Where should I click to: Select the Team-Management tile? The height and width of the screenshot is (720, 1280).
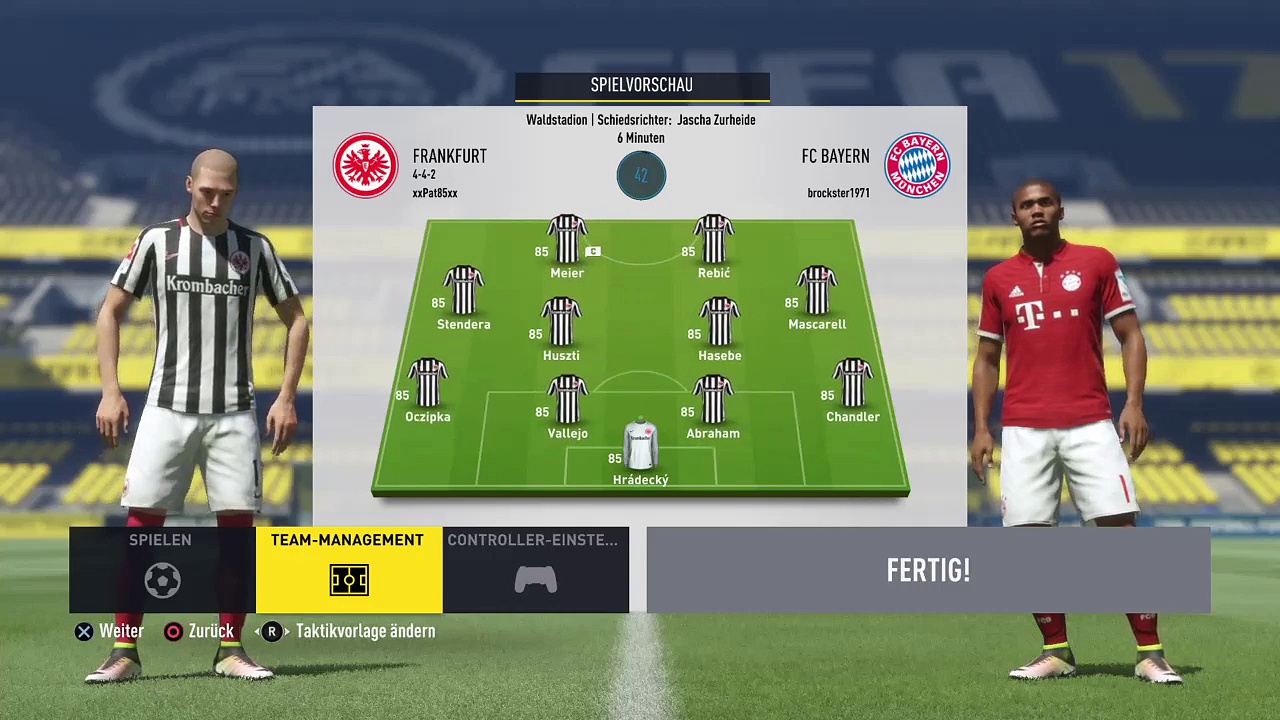[348, 569]
